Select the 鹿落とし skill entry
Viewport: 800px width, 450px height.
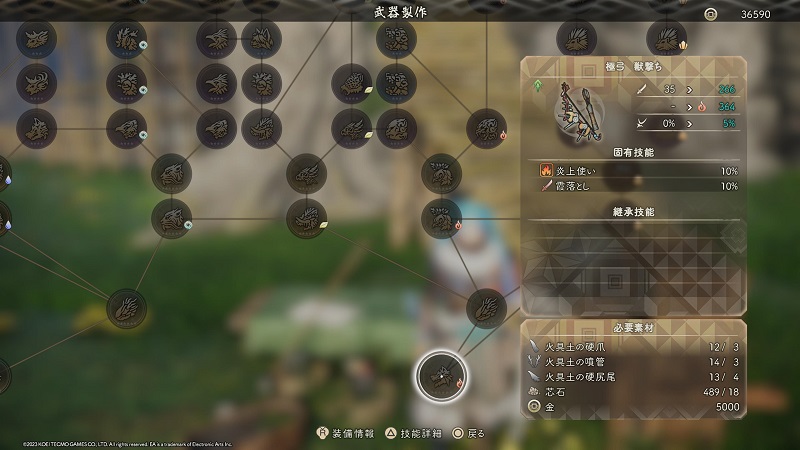pyautogui.click(x=638, y=186)
